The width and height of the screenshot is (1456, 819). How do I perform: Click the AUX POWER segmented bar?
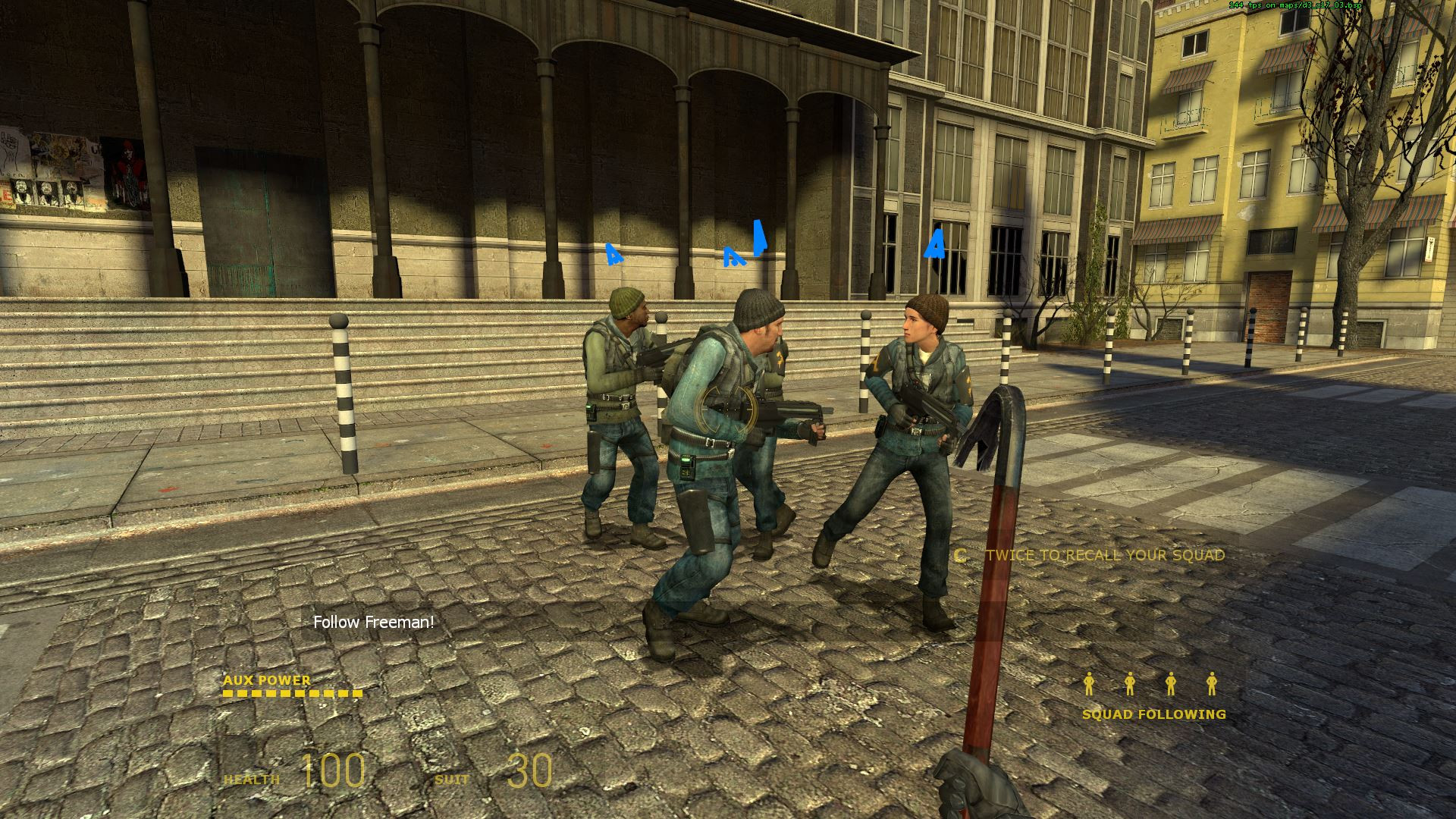(292, 694)
